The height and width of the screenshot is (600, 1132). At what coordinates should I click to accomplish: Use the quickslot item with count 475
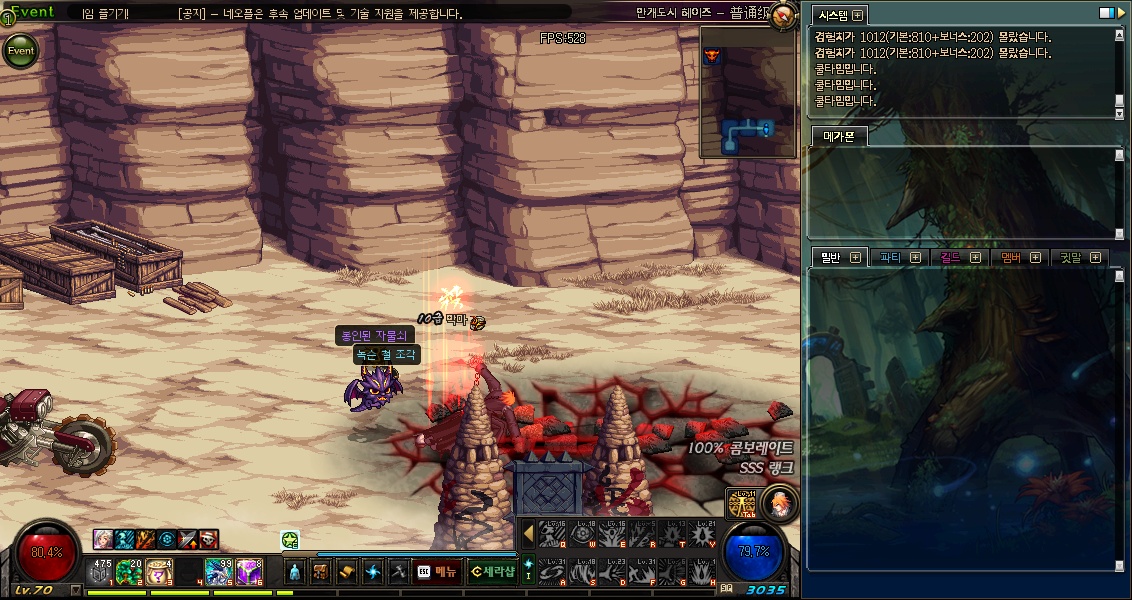click(102, 572)
